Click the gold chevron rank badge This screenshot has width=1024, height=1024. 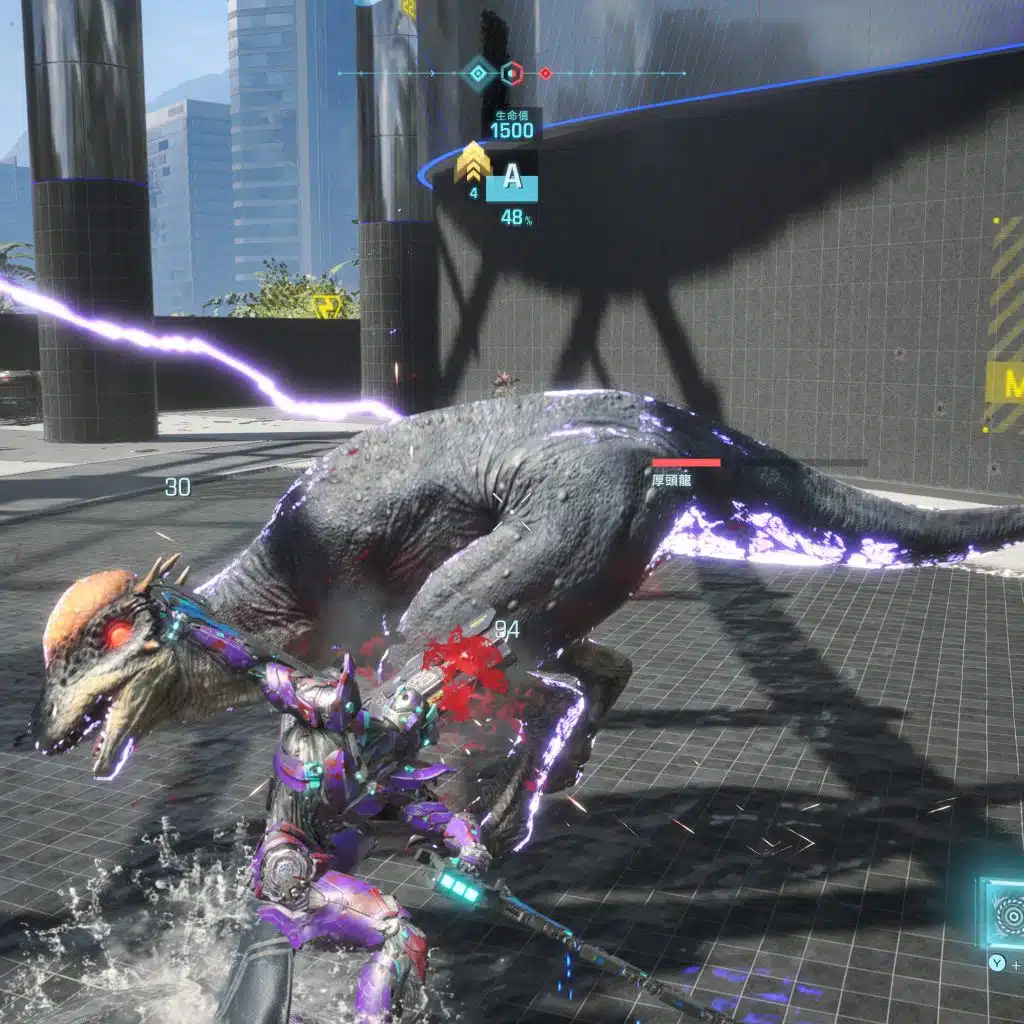point(472,163)
